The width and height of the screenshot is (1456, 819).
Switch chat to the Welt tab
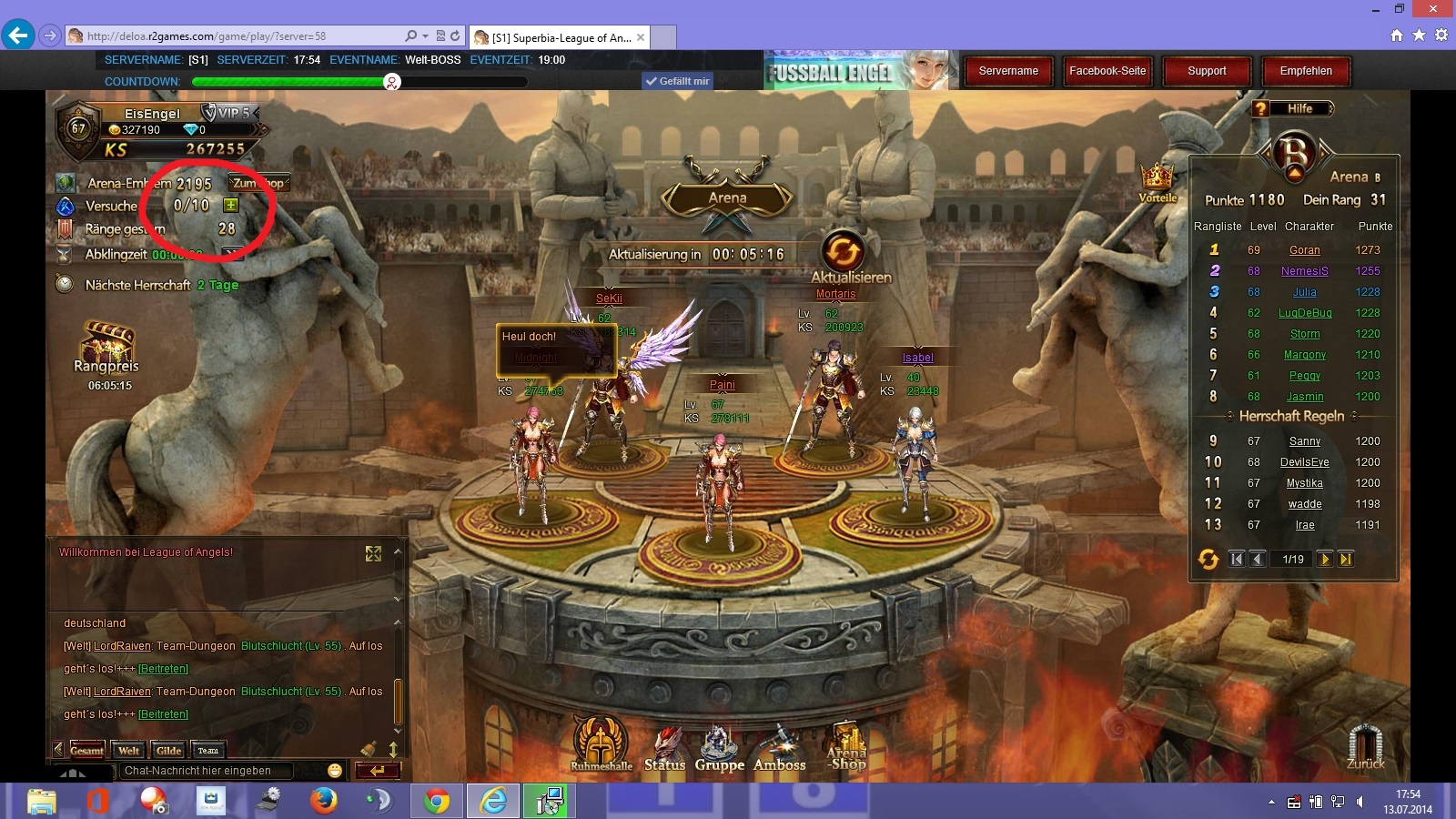tap(128, 751)
